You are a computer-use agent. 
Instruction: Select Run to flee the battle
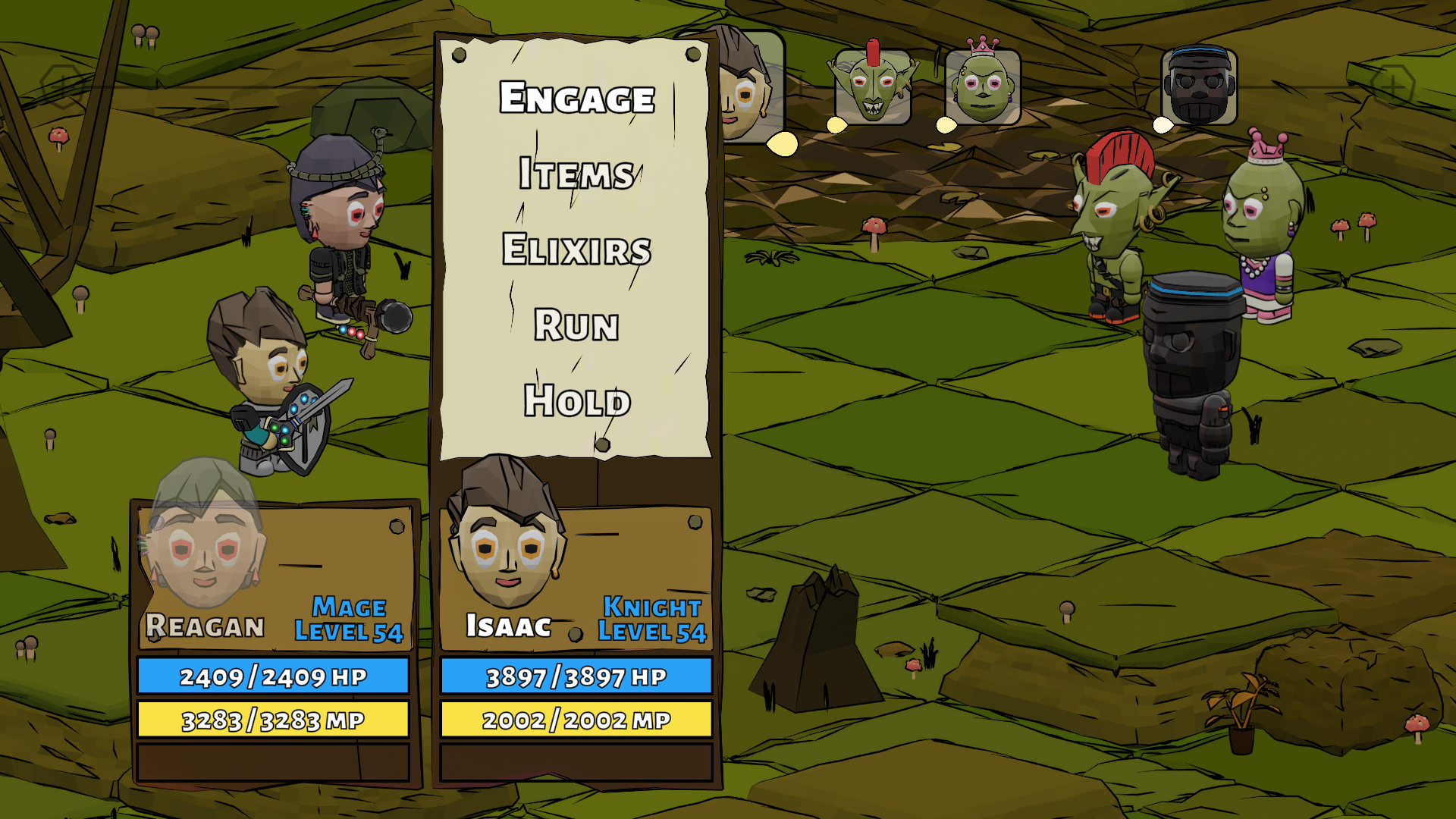(576, 325)
